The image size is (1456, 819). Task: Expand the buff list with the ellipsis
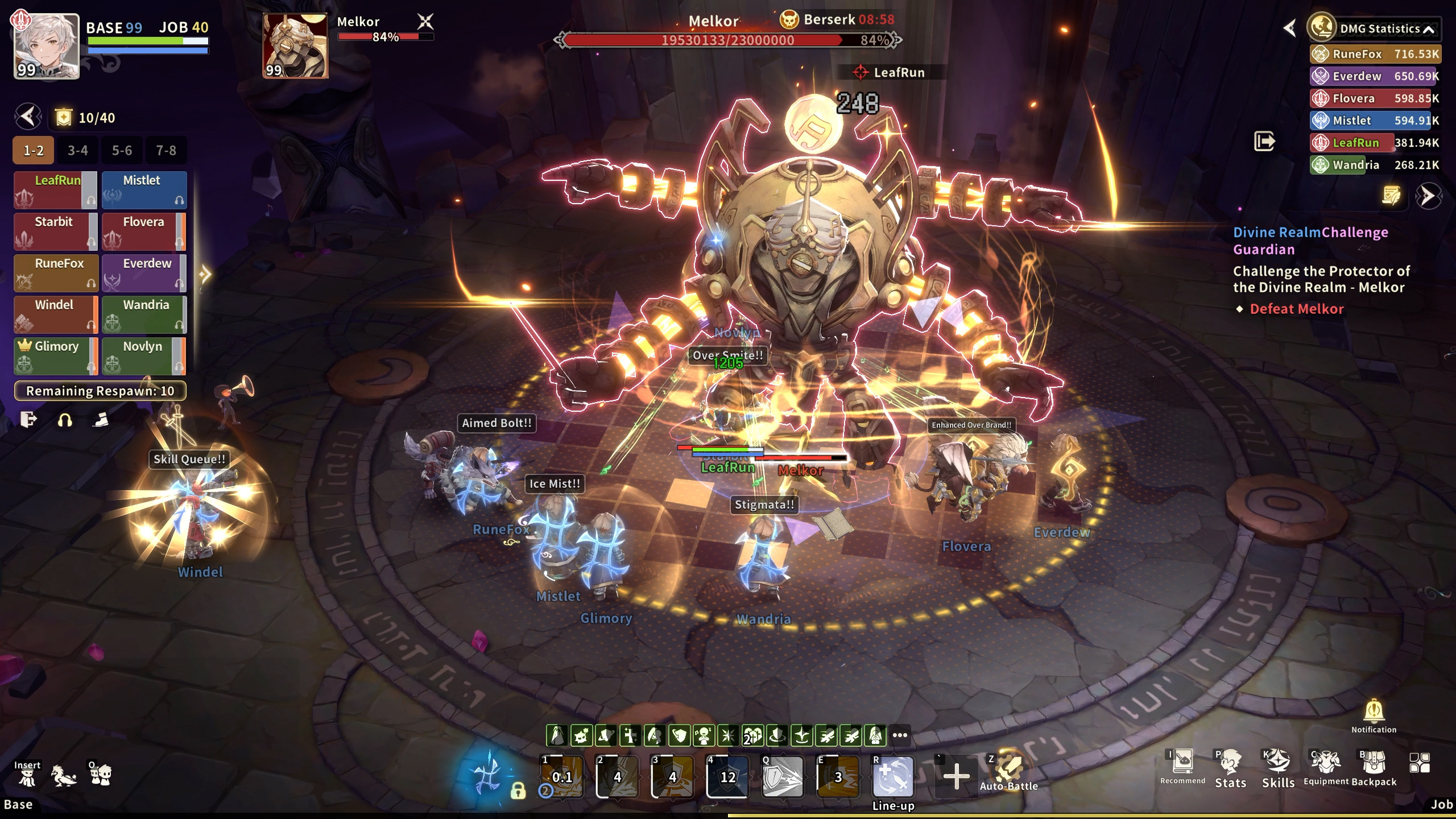pyautogui.click(x=900, y=735)
